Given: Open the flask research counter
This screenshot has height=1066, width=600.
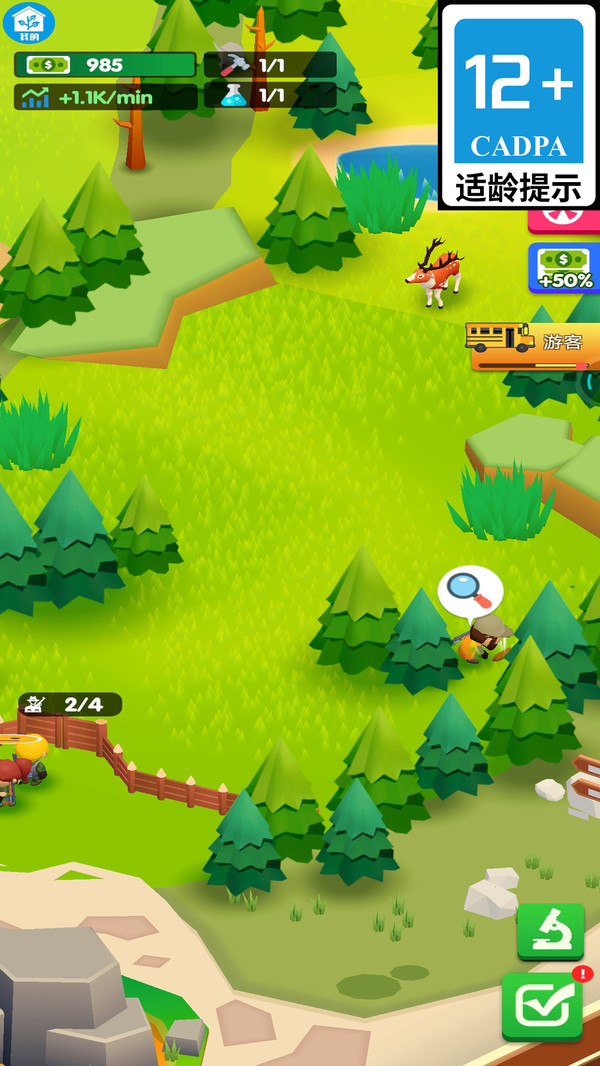Looking at the screenshot, I should point(270,95).
